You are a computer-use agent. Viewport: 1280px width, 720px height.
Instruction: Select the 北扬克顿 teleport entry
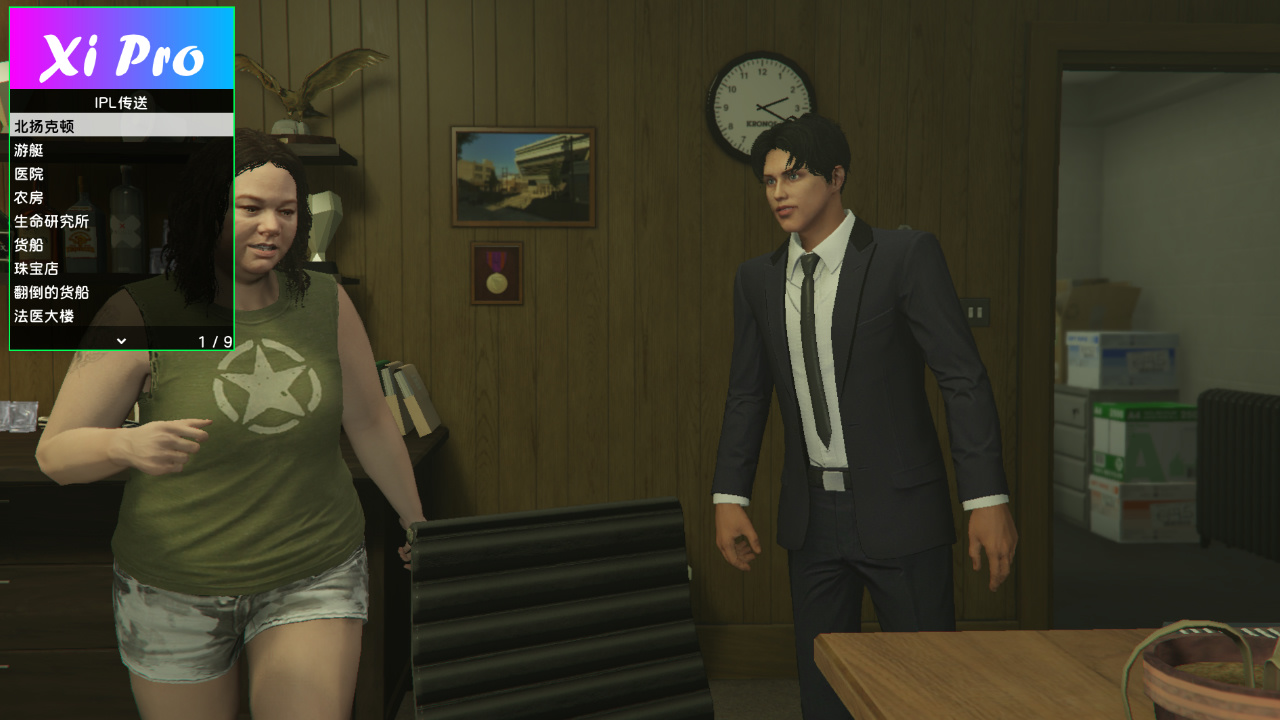(x=121, y=126)
